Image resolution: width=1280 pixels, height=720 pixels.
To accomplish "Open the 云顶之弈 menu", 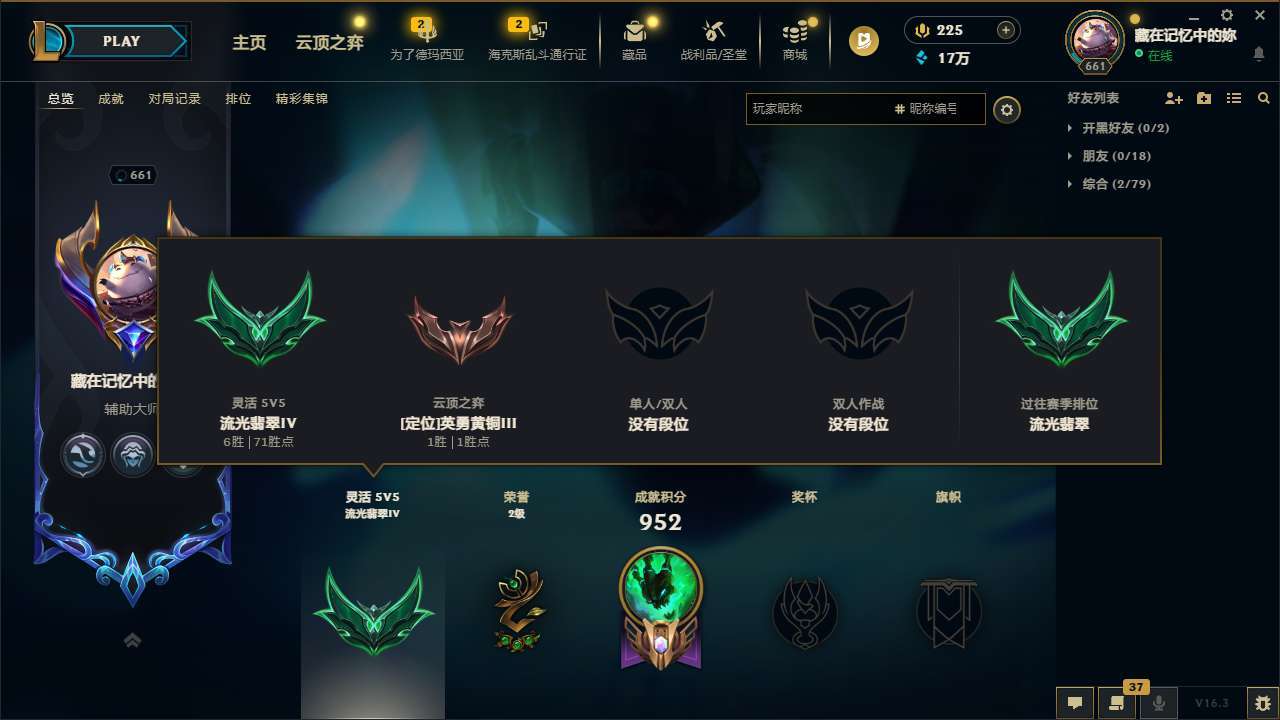I will tap(328, 44).
